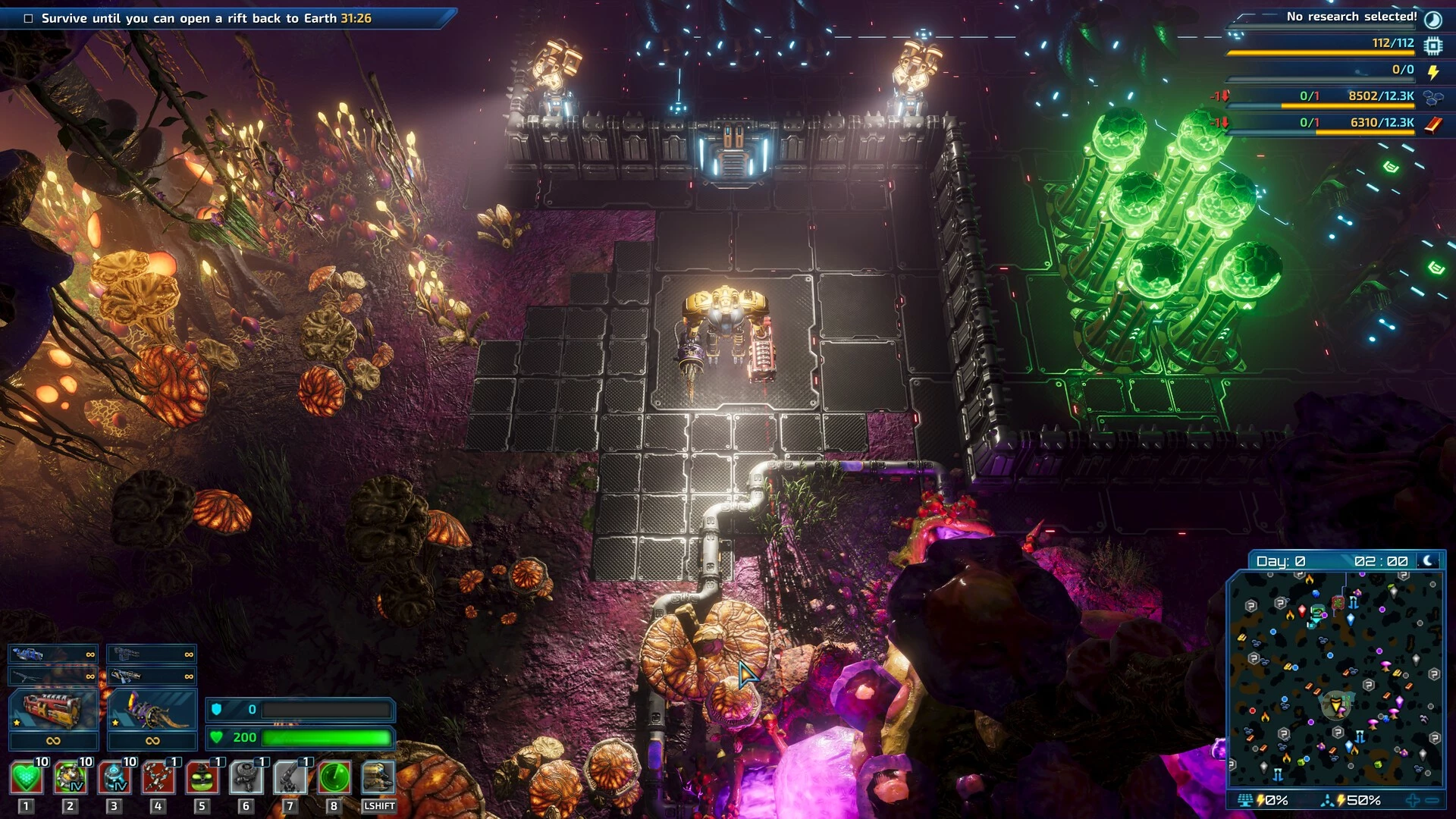Activate the spiked mine item with IV badge
This screenshot has width=1456, height=819.
pyautogui.click(x=70, y=778)
